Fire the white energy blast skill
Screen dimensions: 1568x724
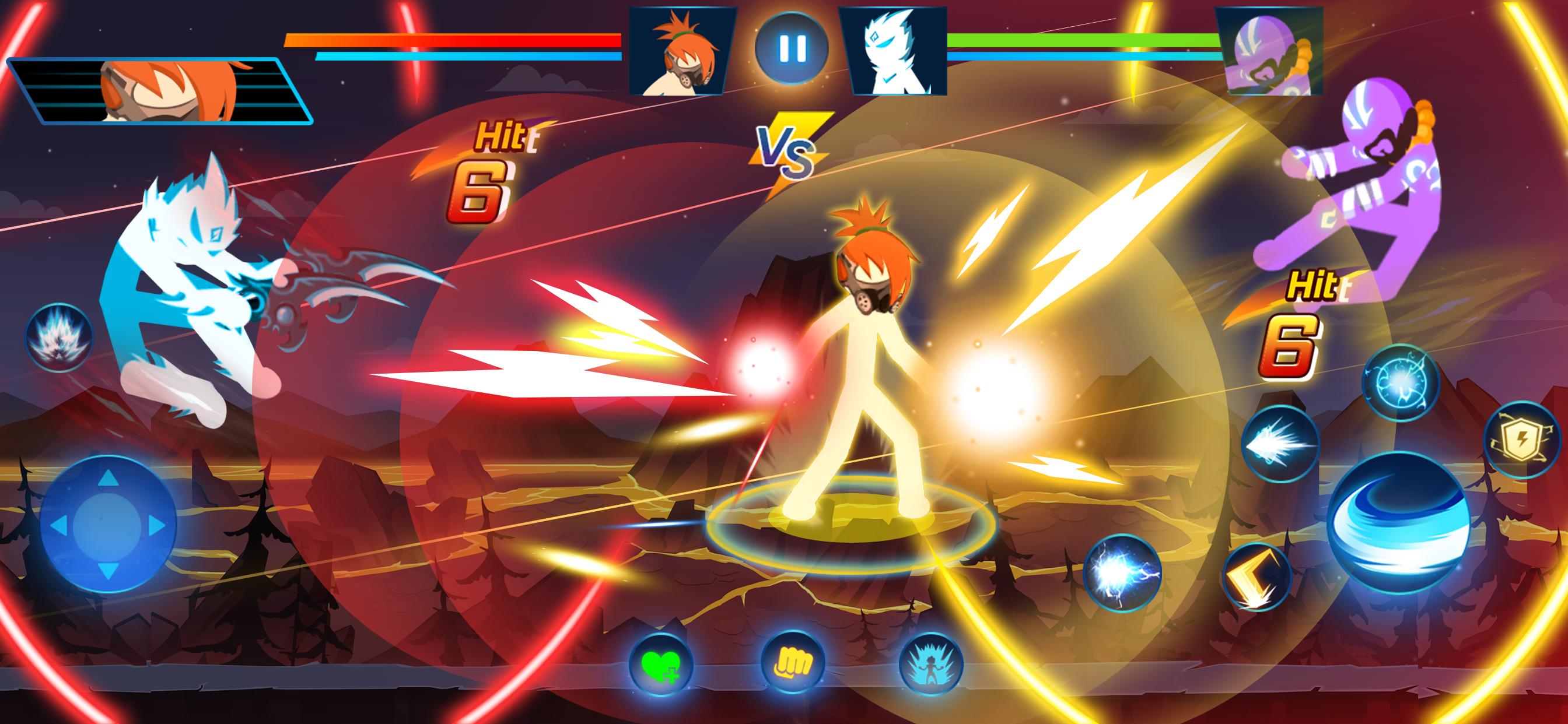(x=1279, y=444)
